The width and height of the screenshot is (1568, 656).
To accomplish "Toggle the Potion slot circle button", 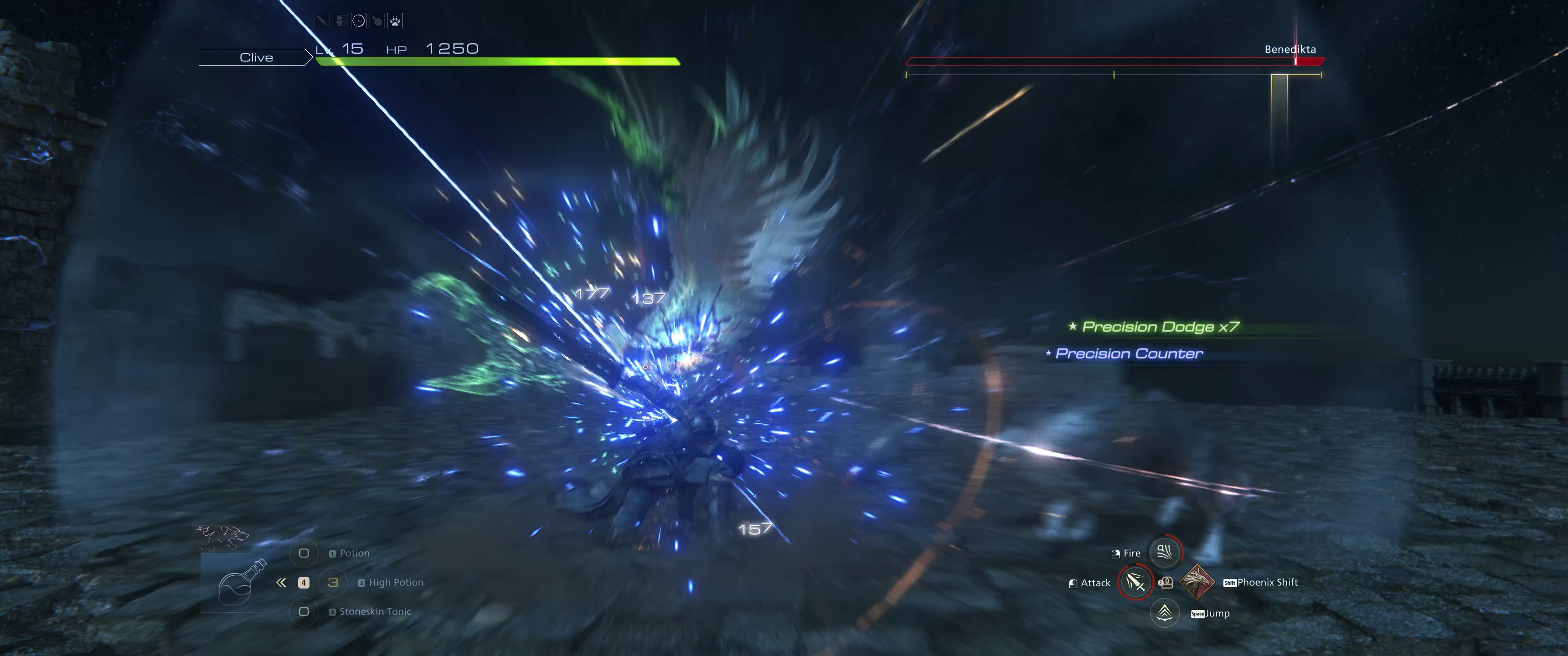I will (303, 553).
